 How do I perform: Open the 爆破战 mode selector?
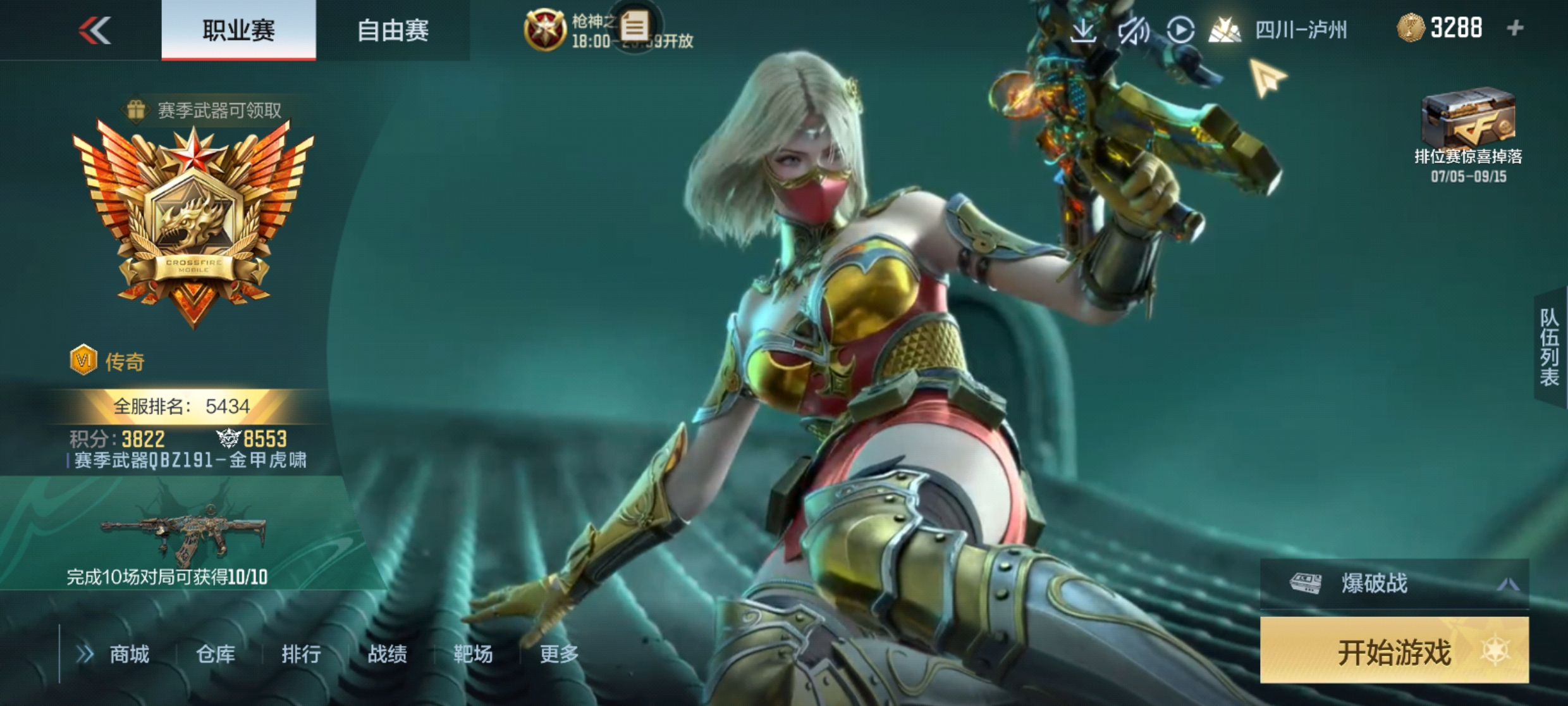point(1393,583)
